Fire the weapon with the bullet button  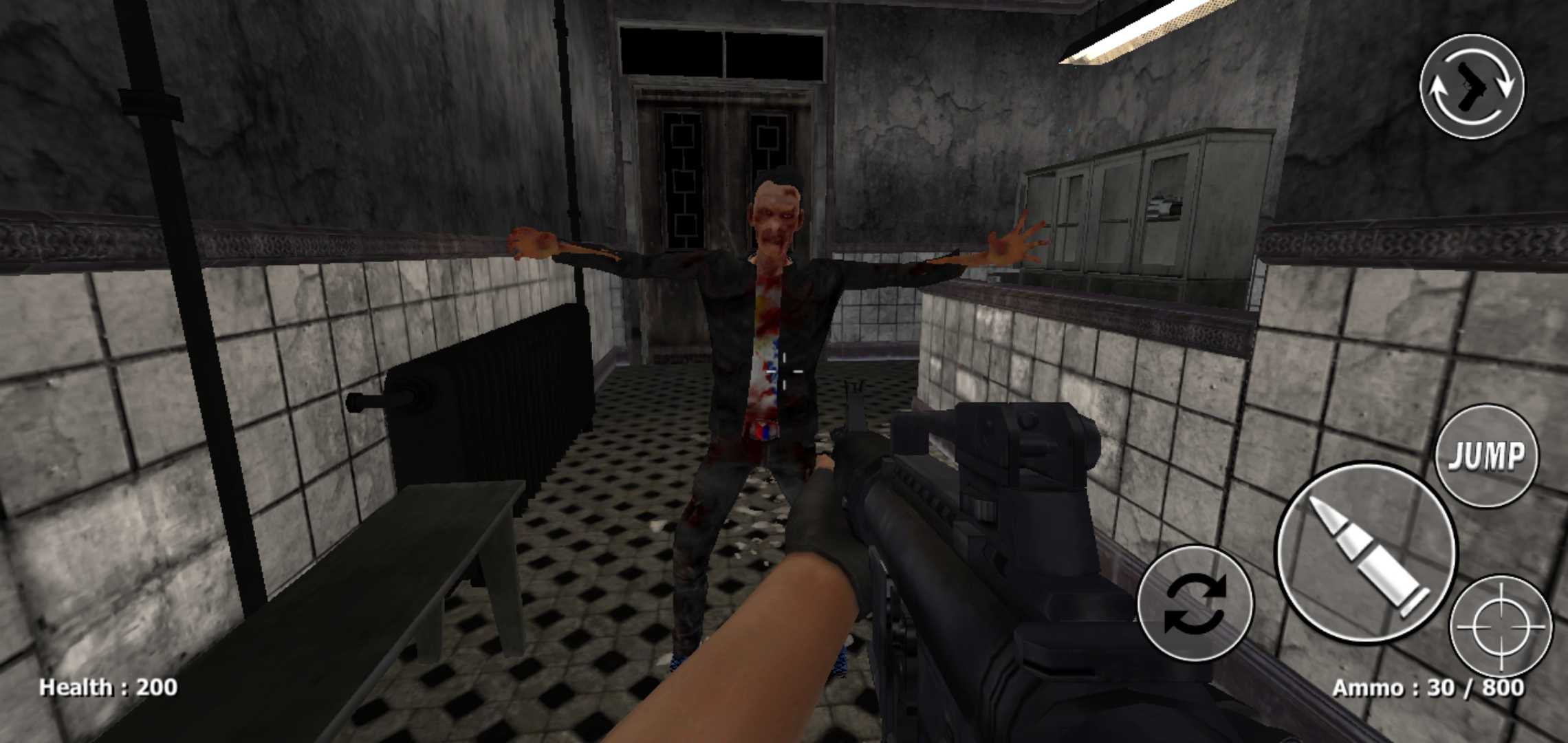click(1366, 552)
